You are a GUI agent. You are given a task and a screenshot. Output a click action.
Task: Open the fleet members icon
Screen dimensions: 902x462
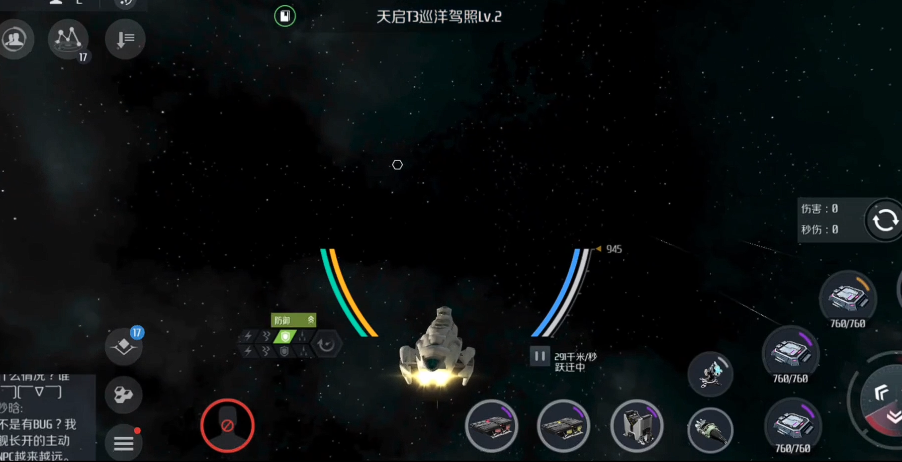17,39
